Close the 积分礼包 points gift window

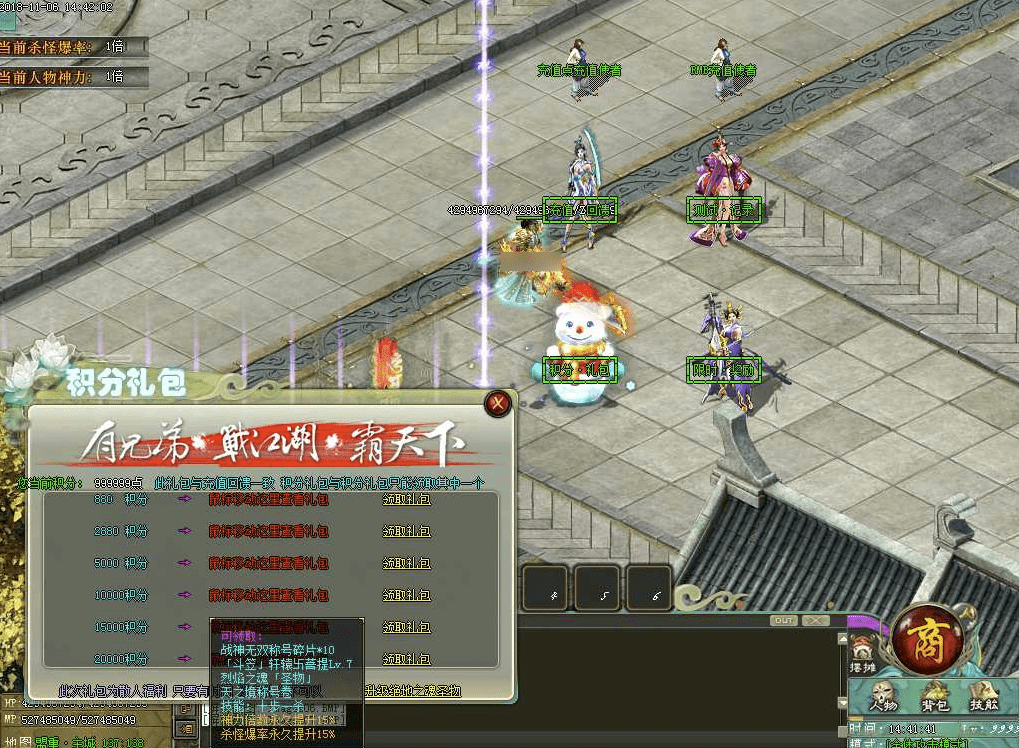[x=497, y=404]
